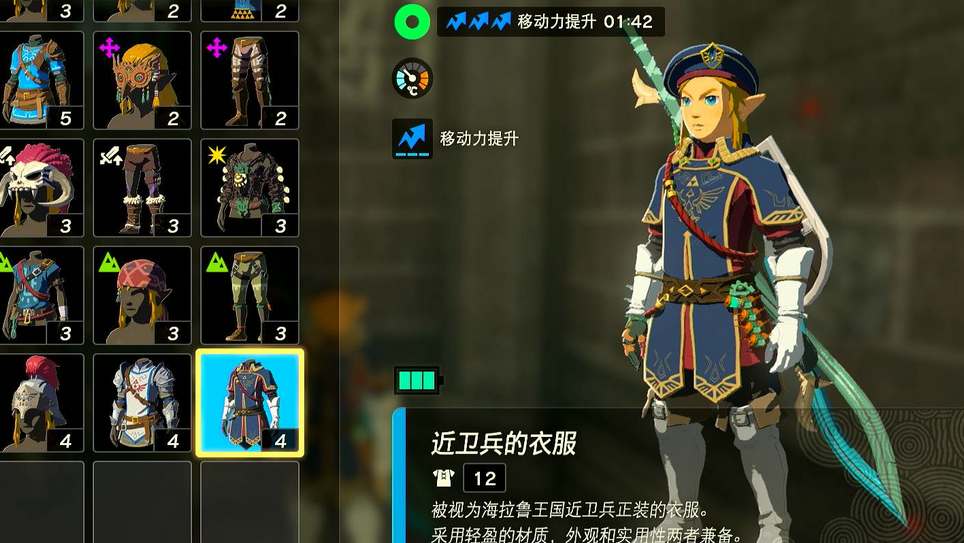Image resolution: width=964 pixels, height=543 pixels.
Task: Select the Royal Guard uniform slot
Action: 249,403
